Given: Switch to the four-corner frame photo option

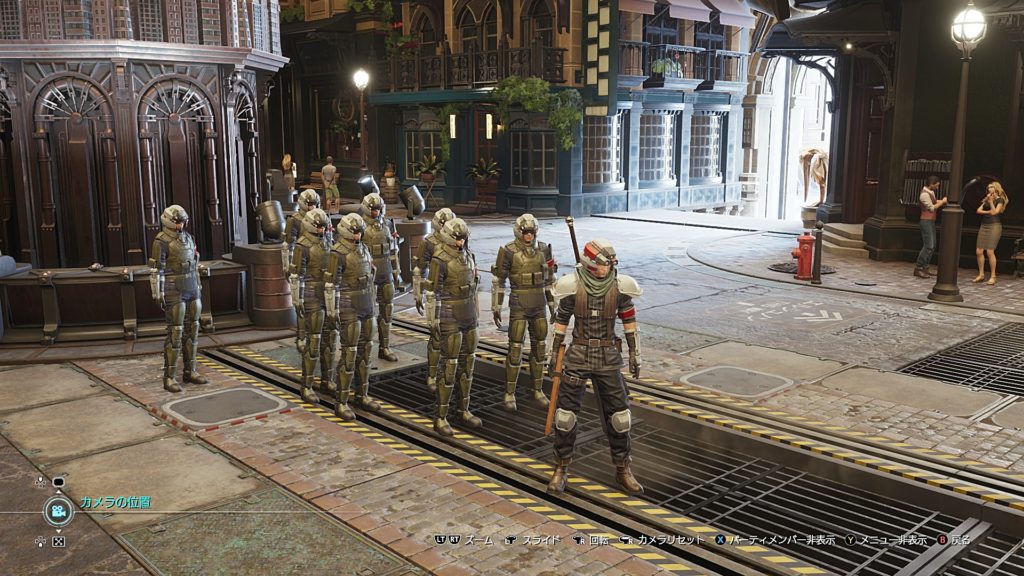Looking at the screenshot, I should [x=58, y=542].
